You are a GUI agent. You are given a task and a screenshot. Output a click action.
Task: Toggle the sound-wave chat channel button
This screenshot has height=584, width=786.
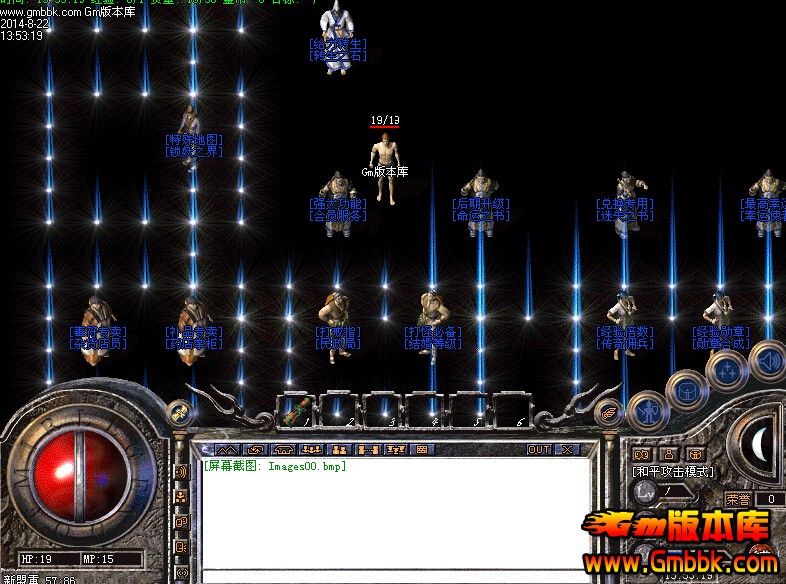point(181,471)
